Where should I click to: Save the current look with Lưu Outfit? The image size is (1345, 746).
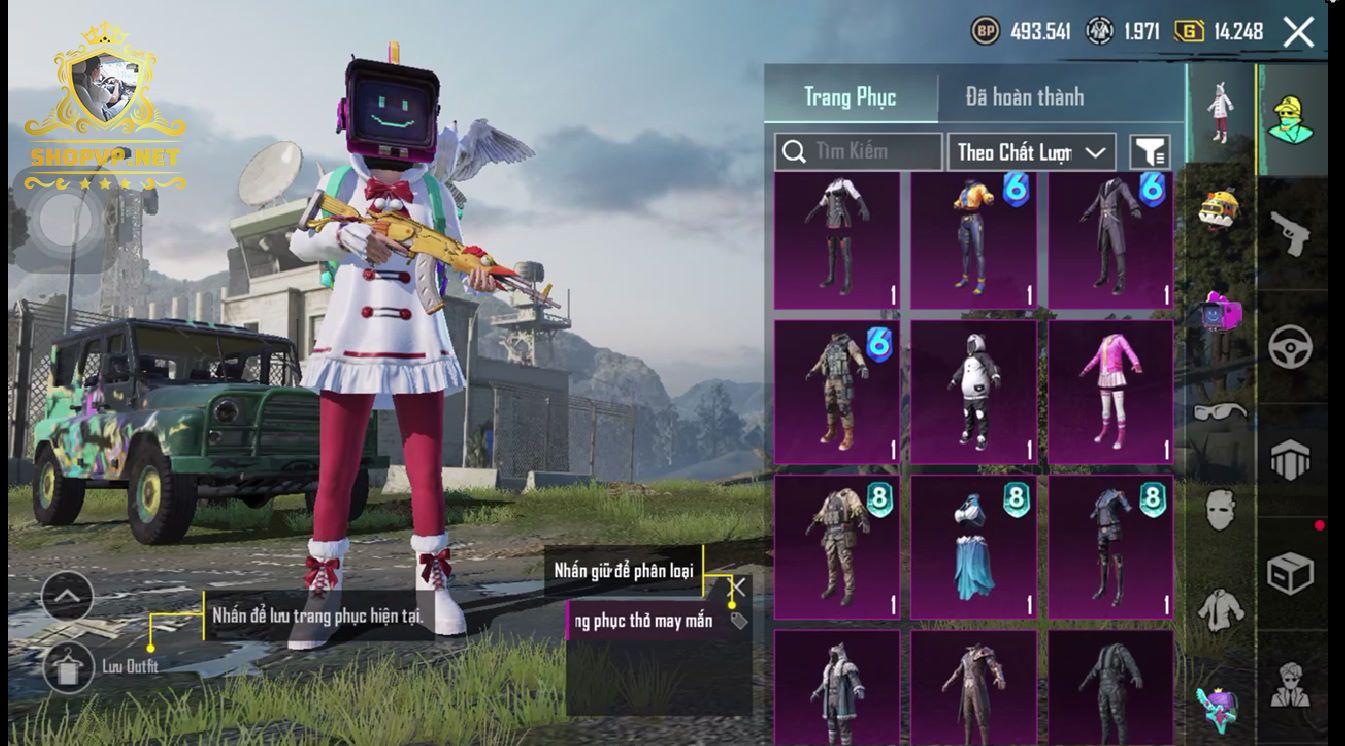coord(69,667)
